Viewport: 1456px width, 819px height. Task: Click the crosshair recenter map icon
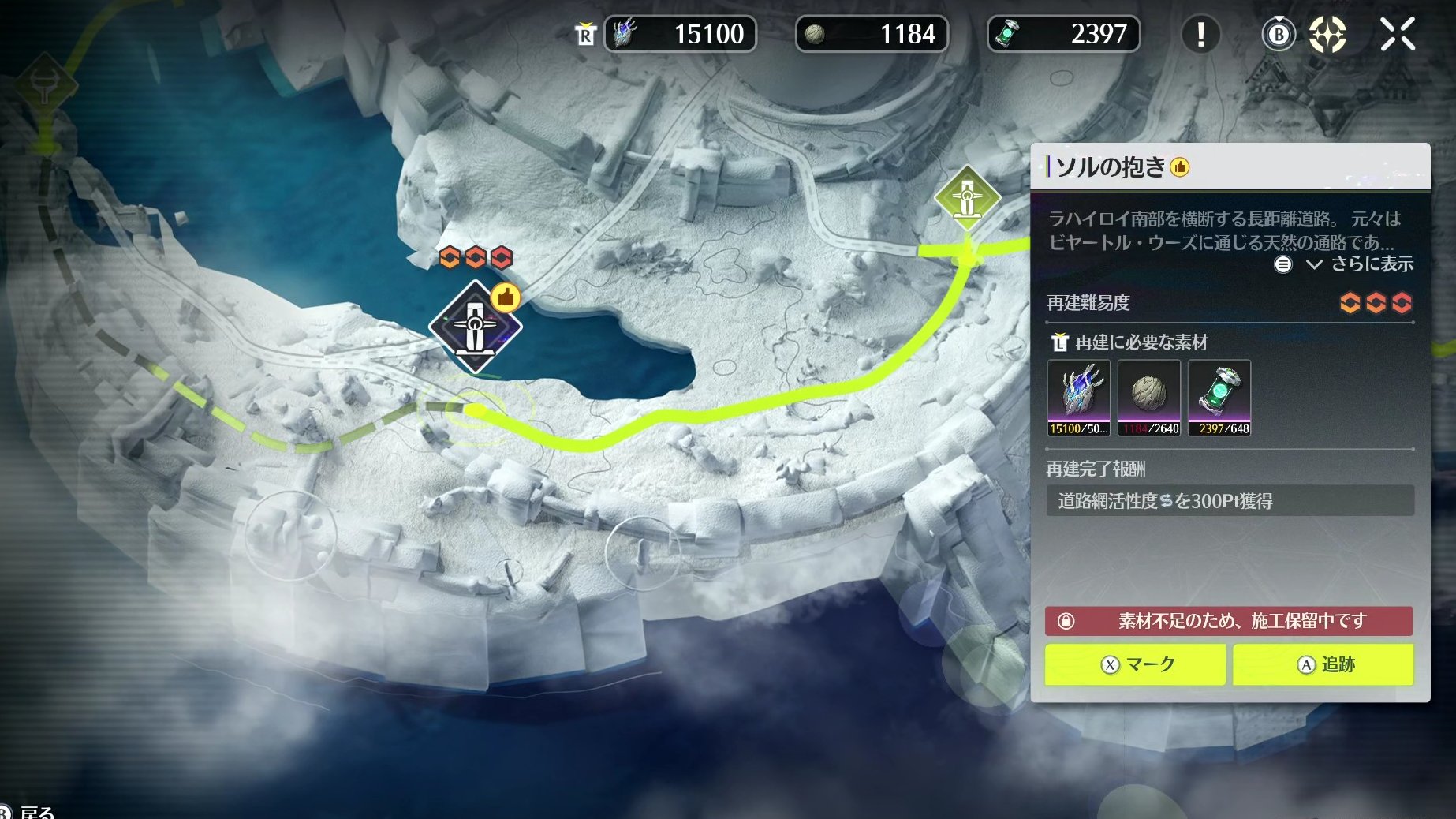click(x=1327, y=35)
